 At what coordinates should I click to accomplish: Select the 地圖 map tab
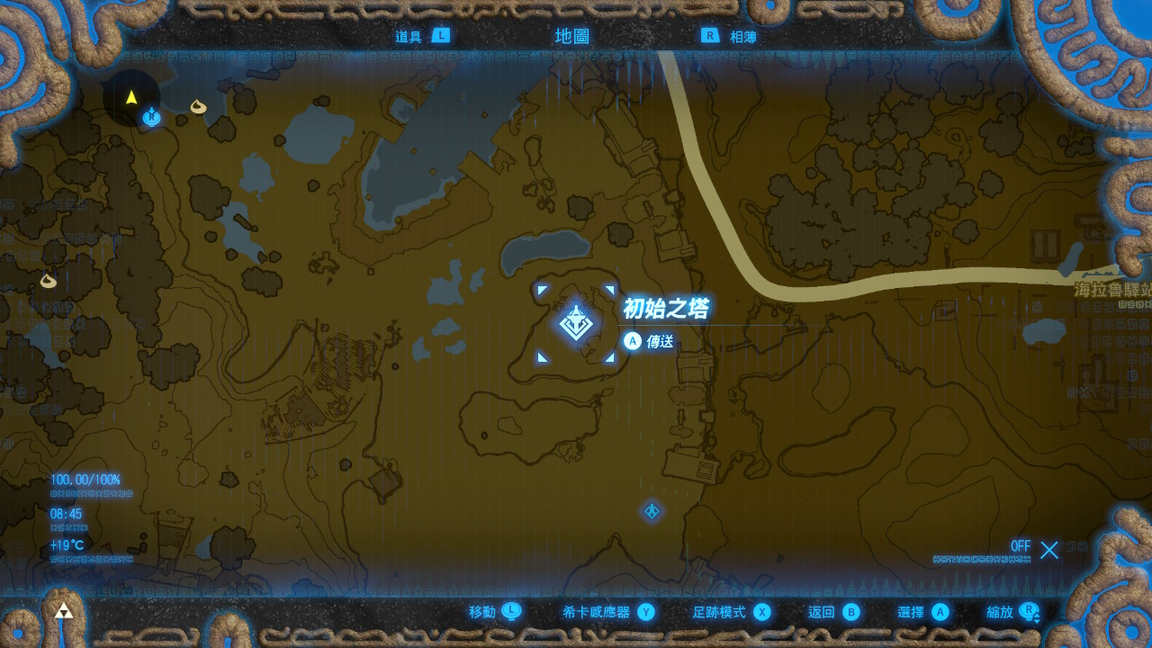click(x=572, y=37)
